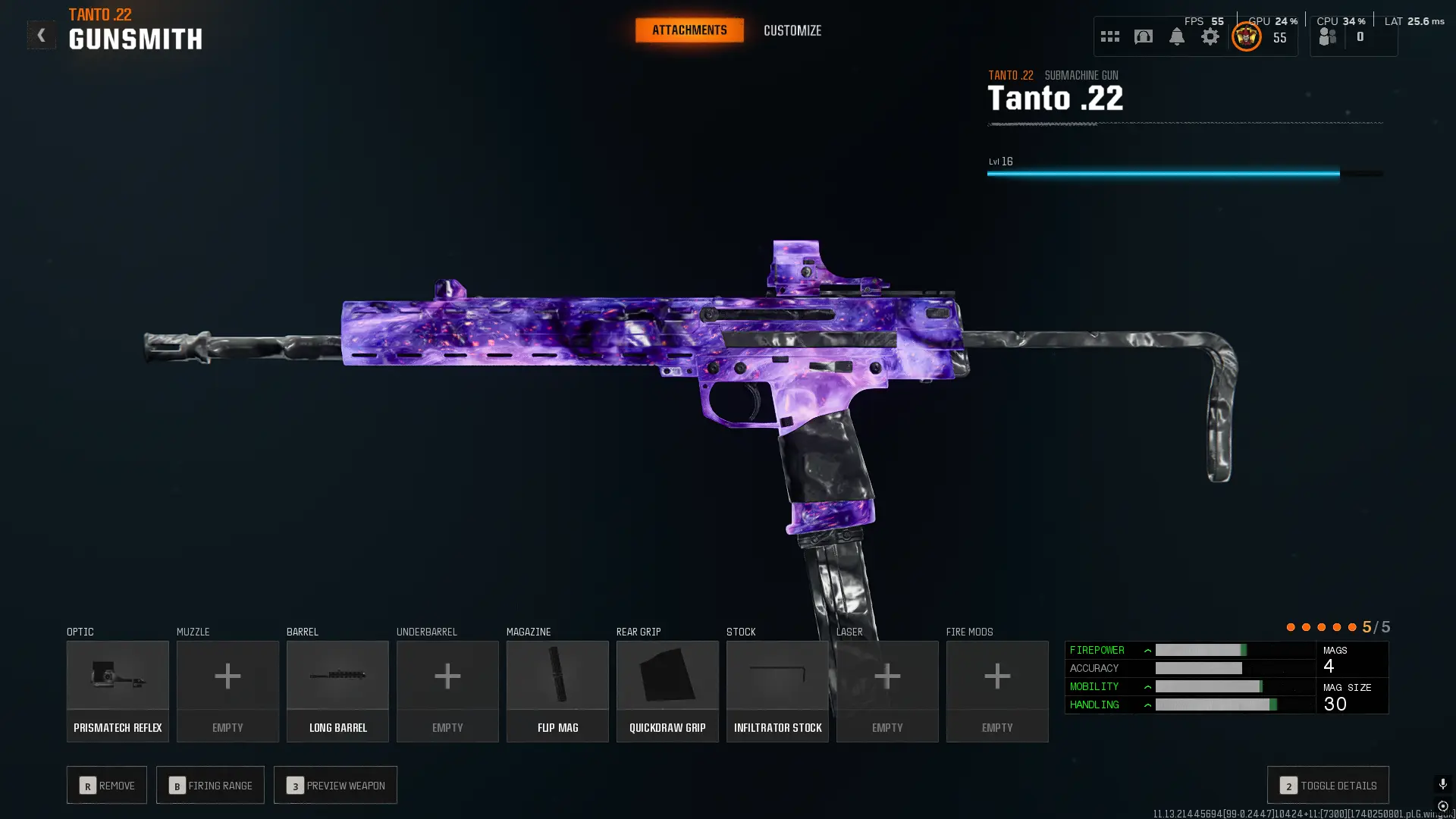Open the Settings gear icon
Image resolution: width=1456 pixels, height=819 pixels.
[1210, 36]
